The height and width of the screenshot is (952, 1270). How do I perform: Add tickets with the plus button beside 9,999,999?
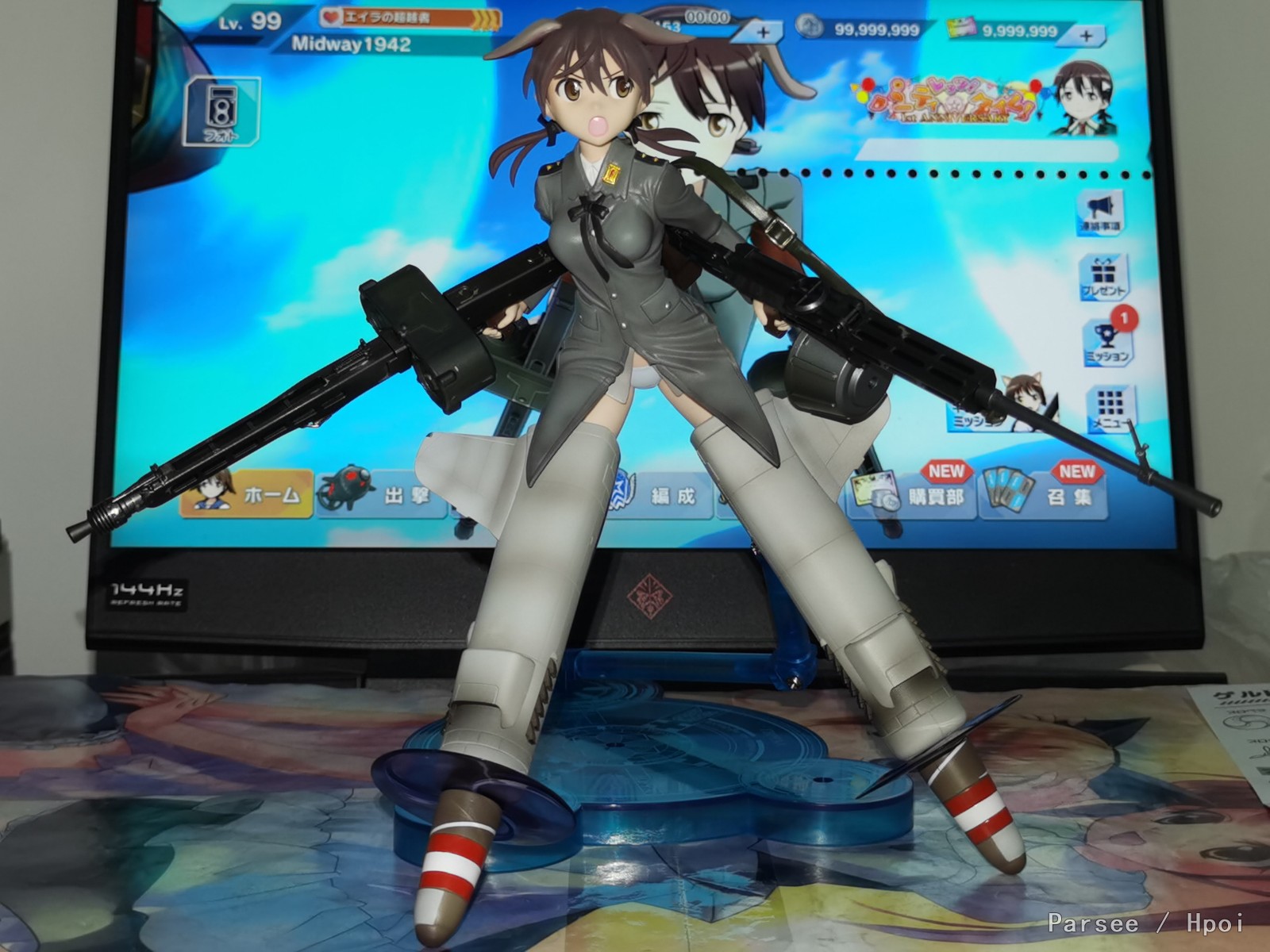click(1085, 35)
